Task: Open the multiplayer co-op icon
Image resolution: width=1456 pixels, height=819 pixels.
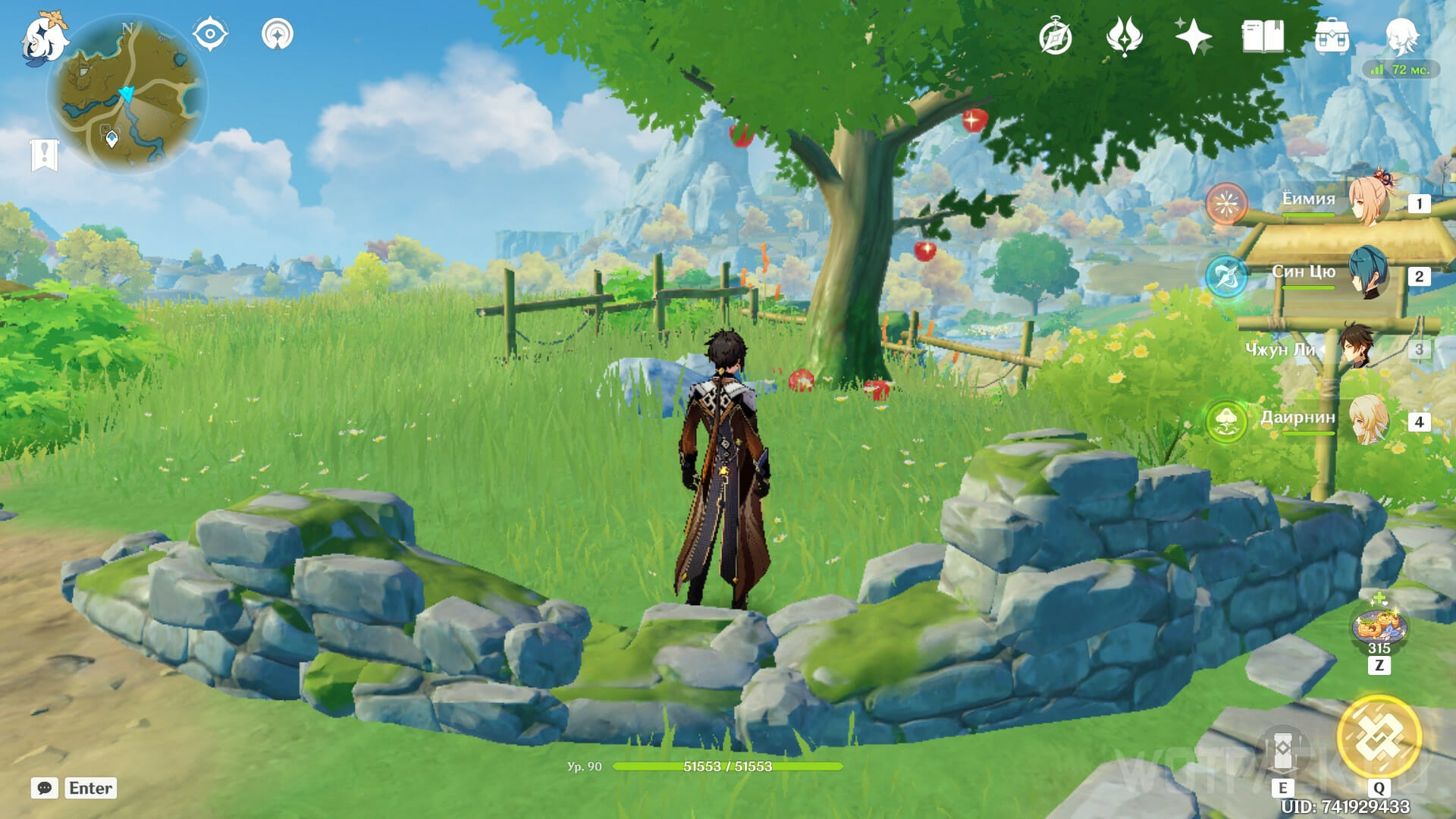Action: pos(278,34)
